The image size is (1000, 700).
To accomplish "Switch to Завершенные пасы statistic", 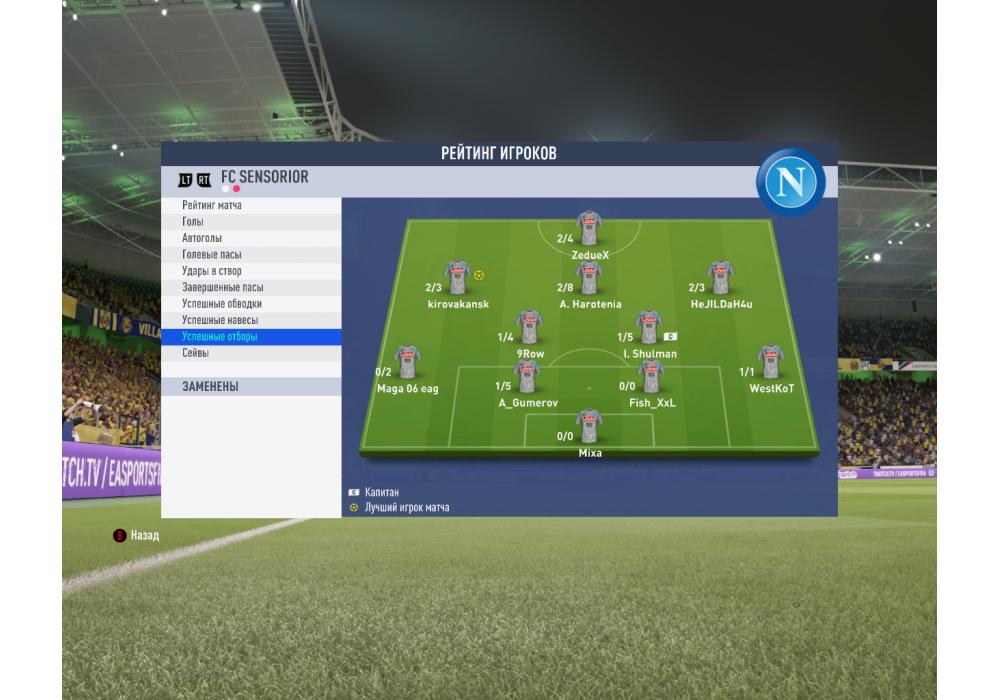I will click(250, 288).
